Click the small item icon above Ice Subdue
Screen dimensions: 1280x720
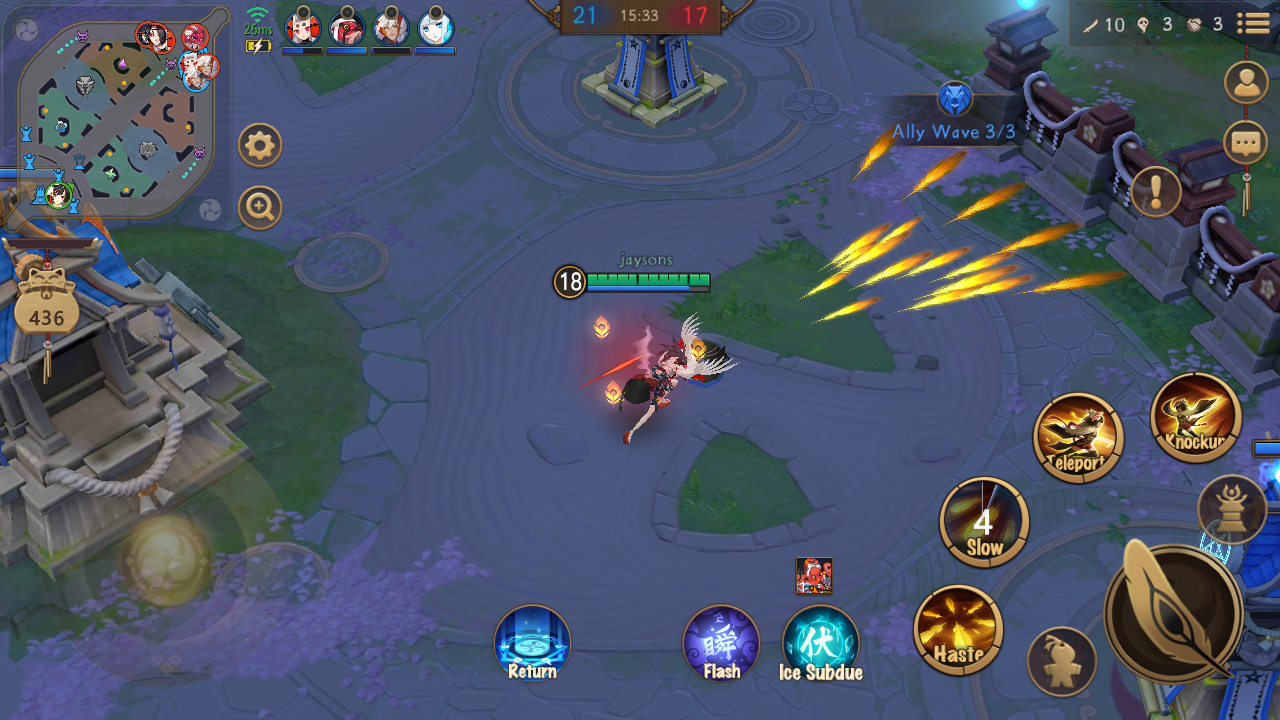pos(813,576)
